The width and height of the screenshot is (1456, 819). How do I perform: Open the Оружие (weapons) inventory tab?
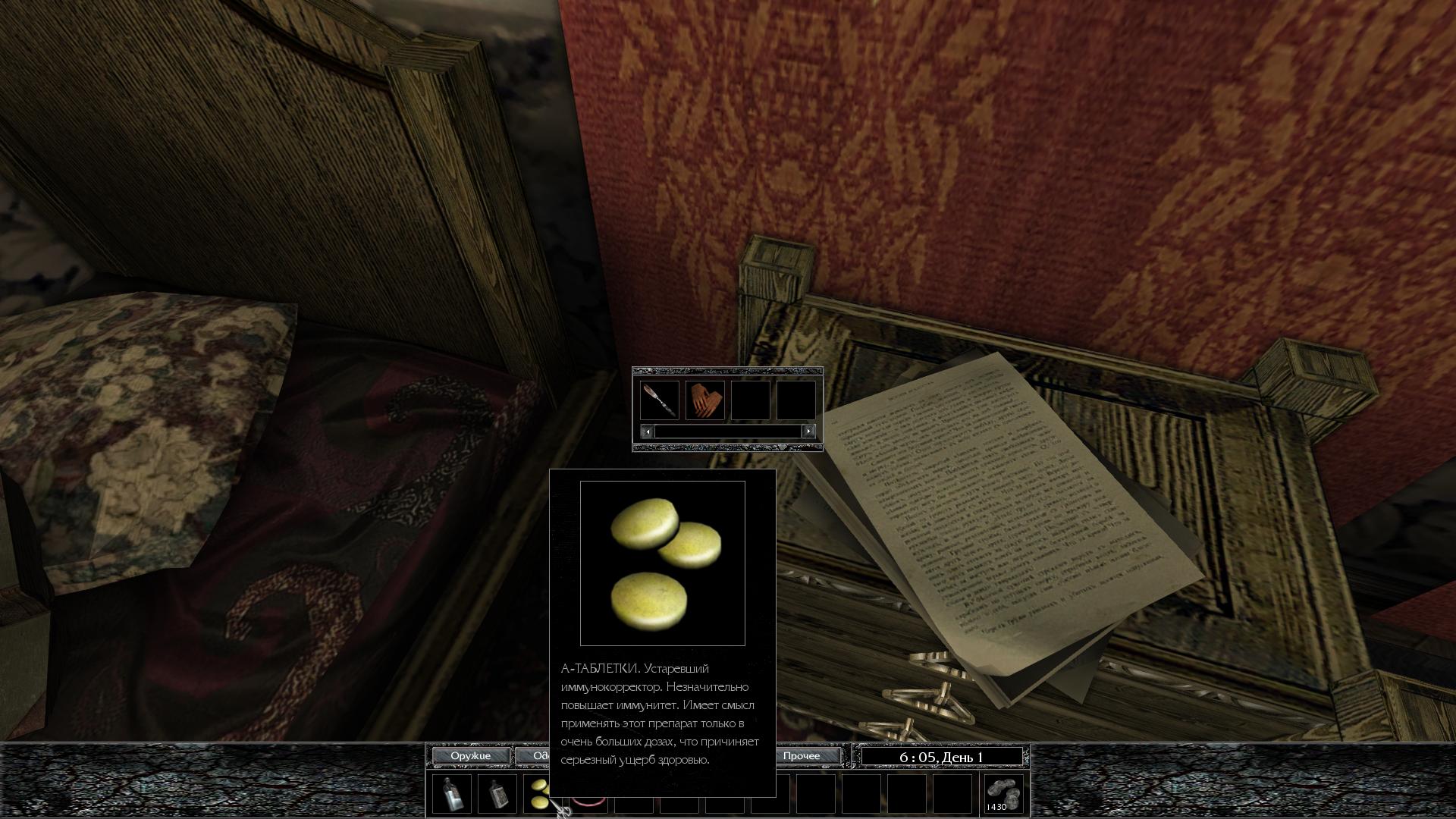tap(470, 756)
